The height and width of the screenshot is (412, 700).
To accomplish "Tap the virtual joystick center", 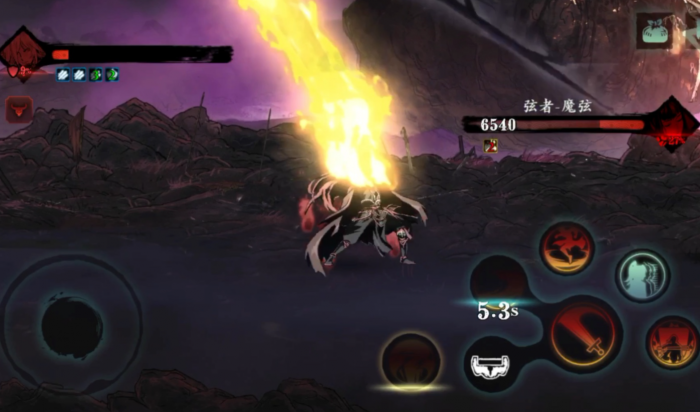I will pos(71,327).
